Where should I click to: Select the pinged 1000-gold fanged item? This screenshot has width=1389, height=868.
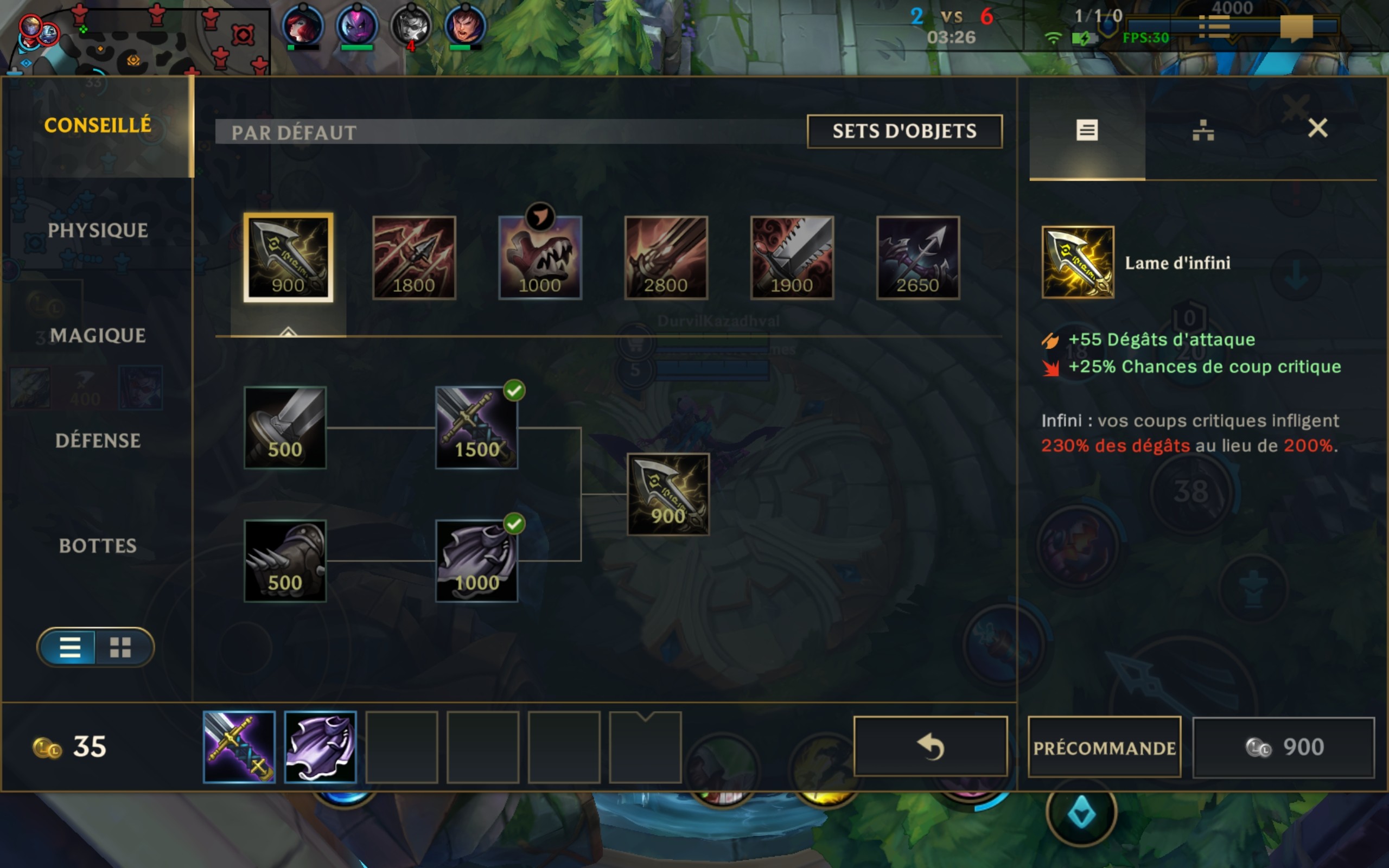(x=540, y=258)
